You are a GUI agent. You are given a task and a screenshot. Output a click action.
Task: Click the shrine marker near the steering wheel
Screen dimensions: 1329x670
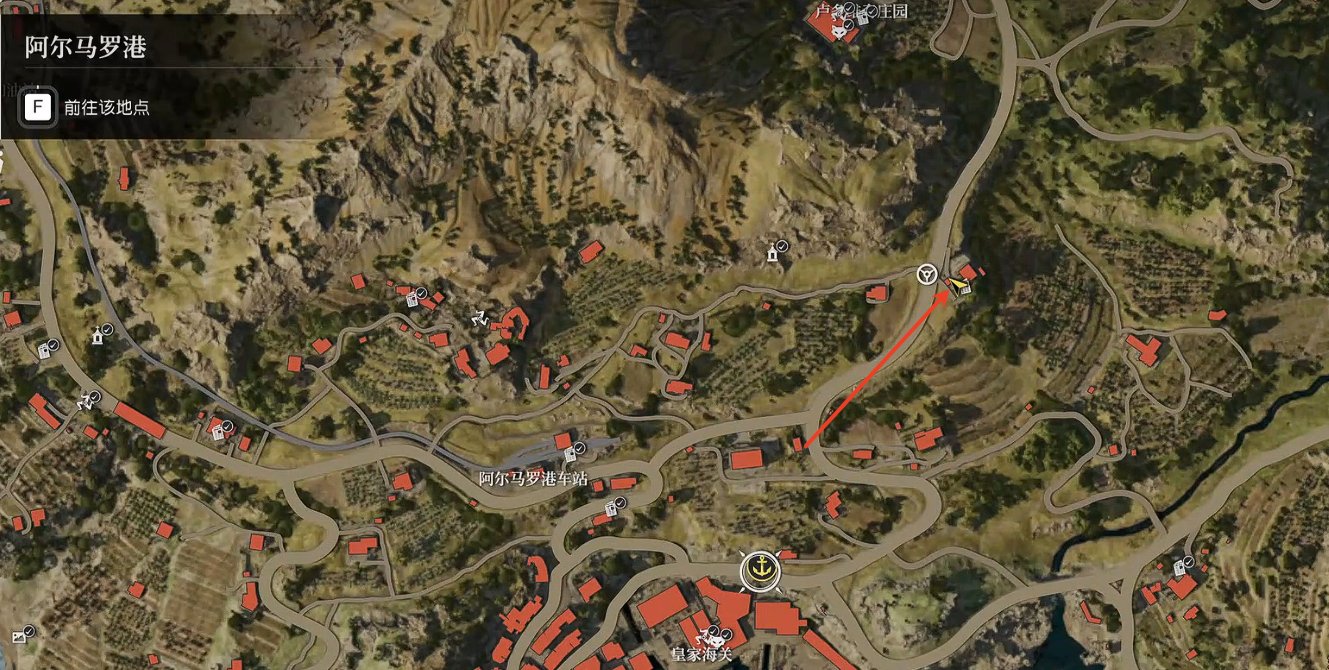pos(772,254)
